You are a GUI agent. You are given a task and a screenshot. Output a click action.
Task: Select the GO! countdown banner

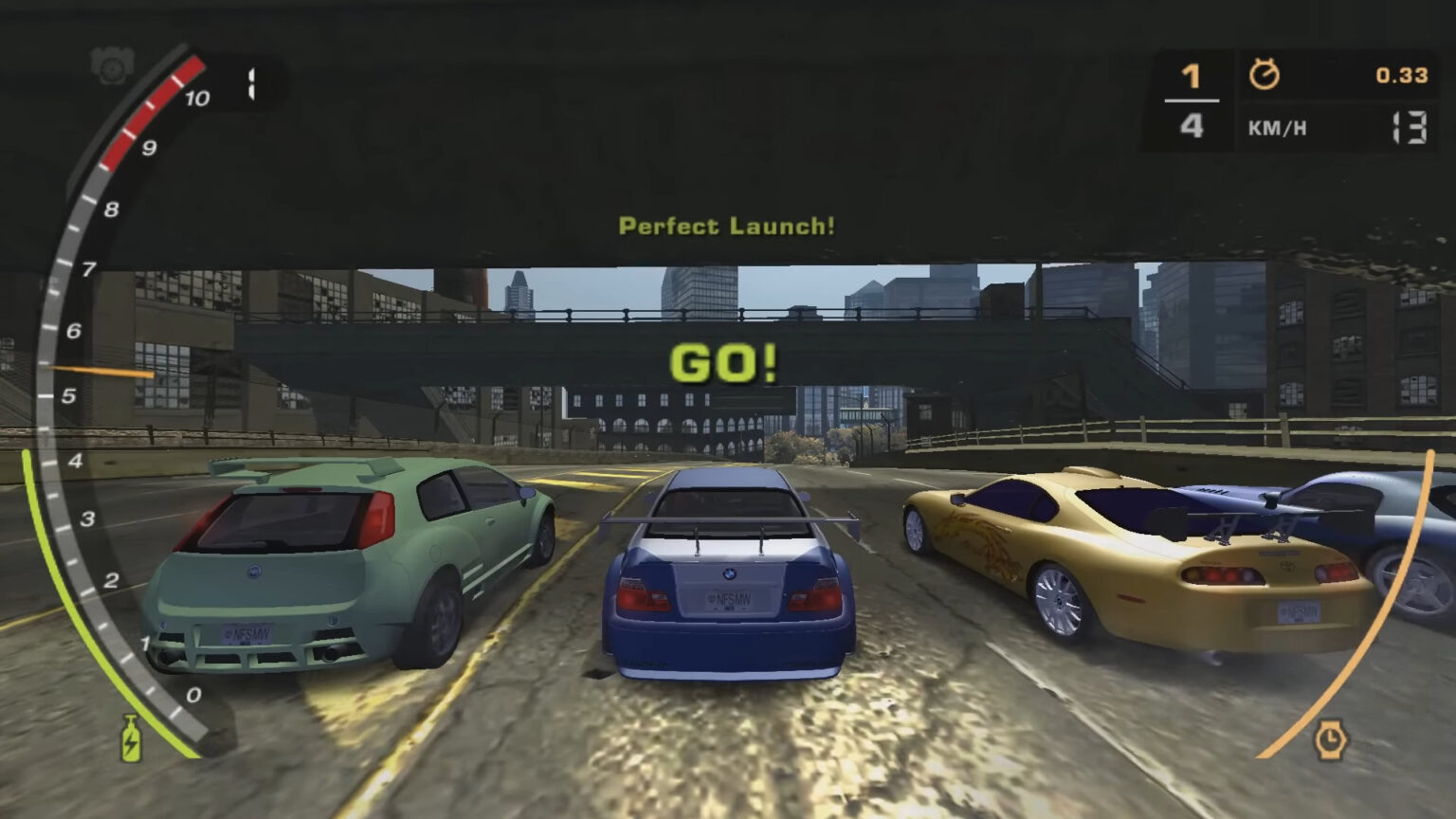click(x=724, y=364)
